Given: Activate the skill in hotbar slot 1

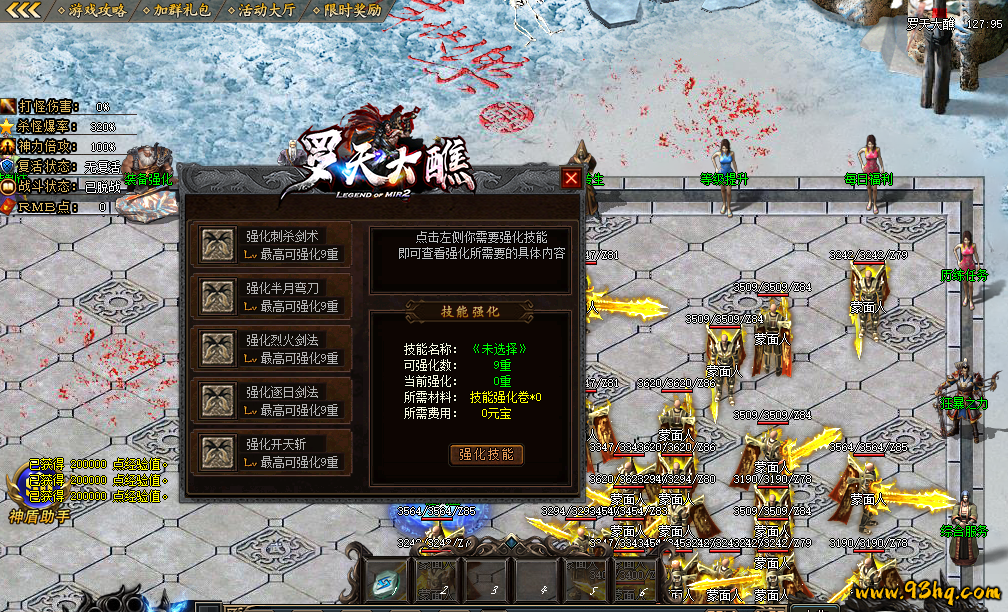Looking at the screenshot, I should [x=385, y=581].
